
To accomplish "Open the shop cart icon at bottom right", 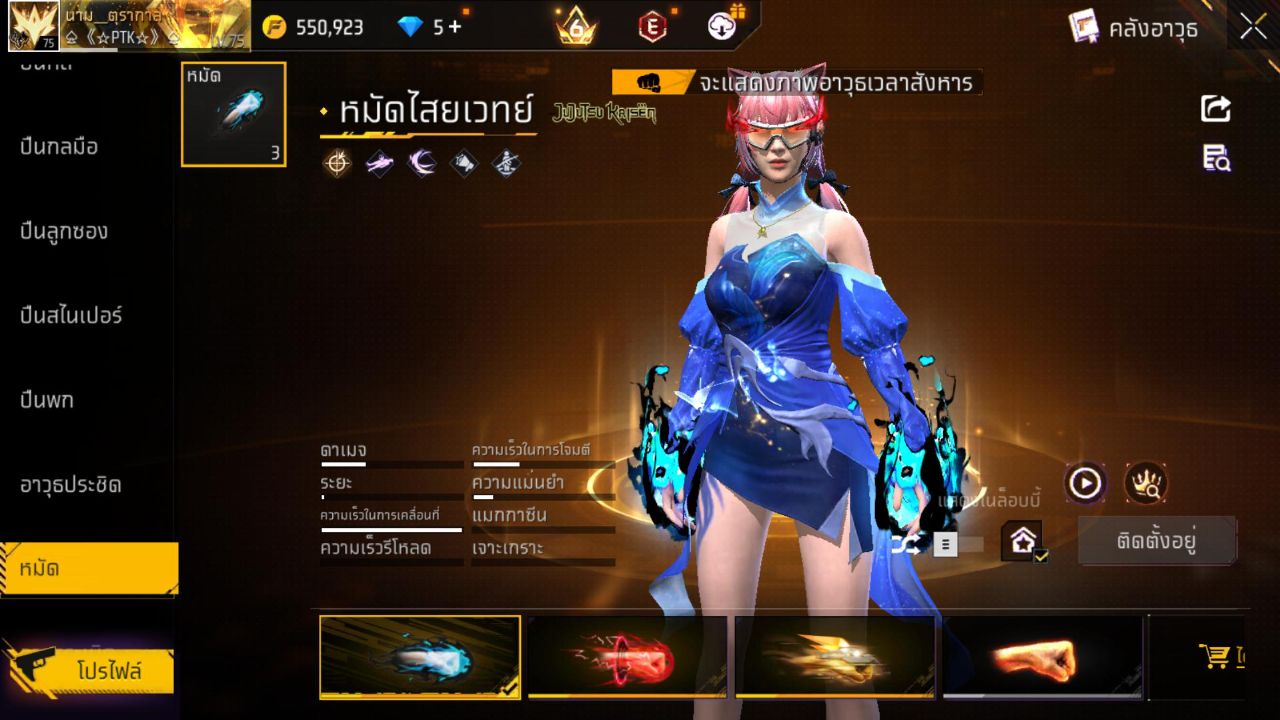I will tap(1214, 657).
